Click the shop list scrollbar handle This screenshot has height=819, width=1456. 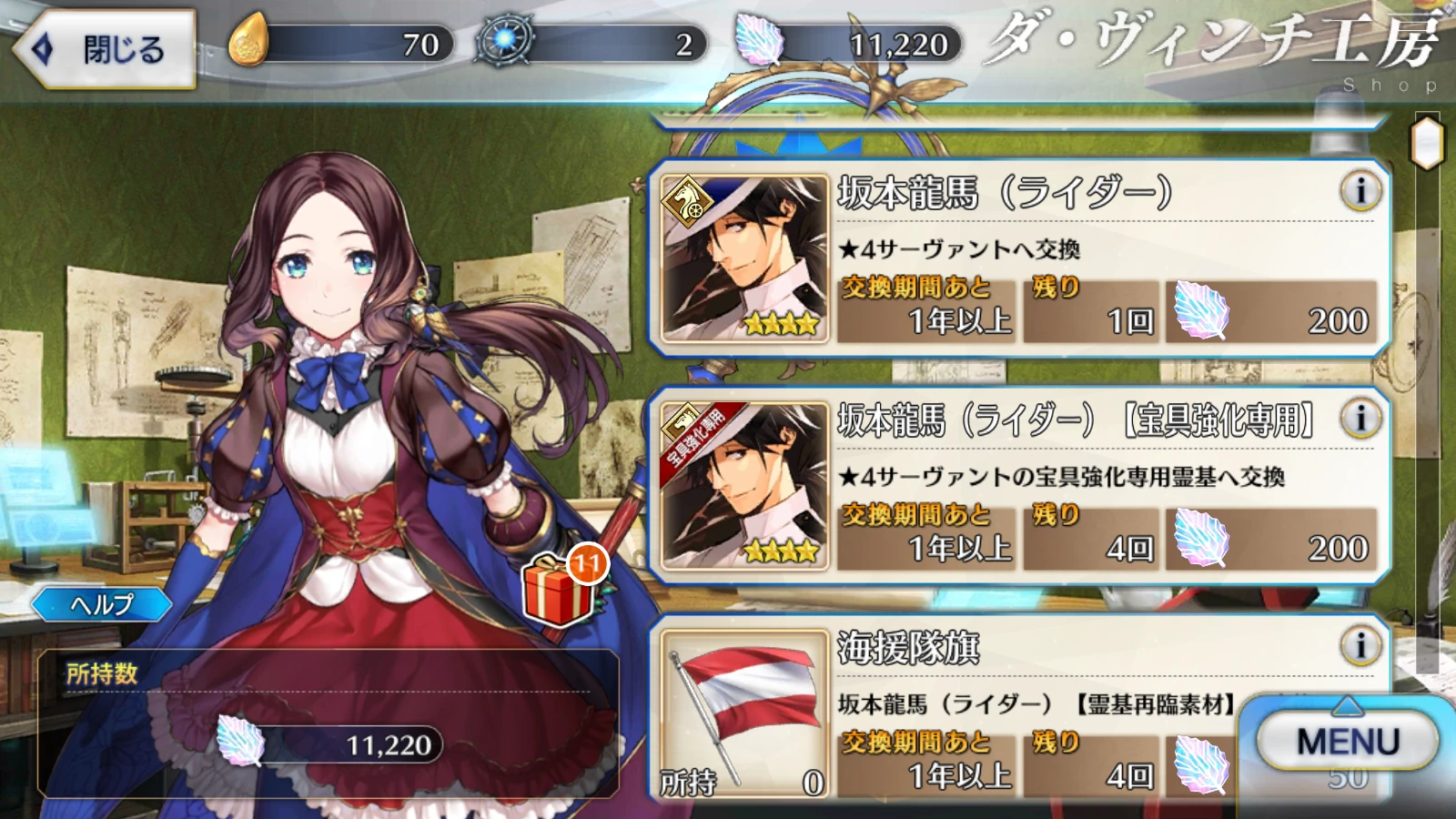[x=1427, y=144]
